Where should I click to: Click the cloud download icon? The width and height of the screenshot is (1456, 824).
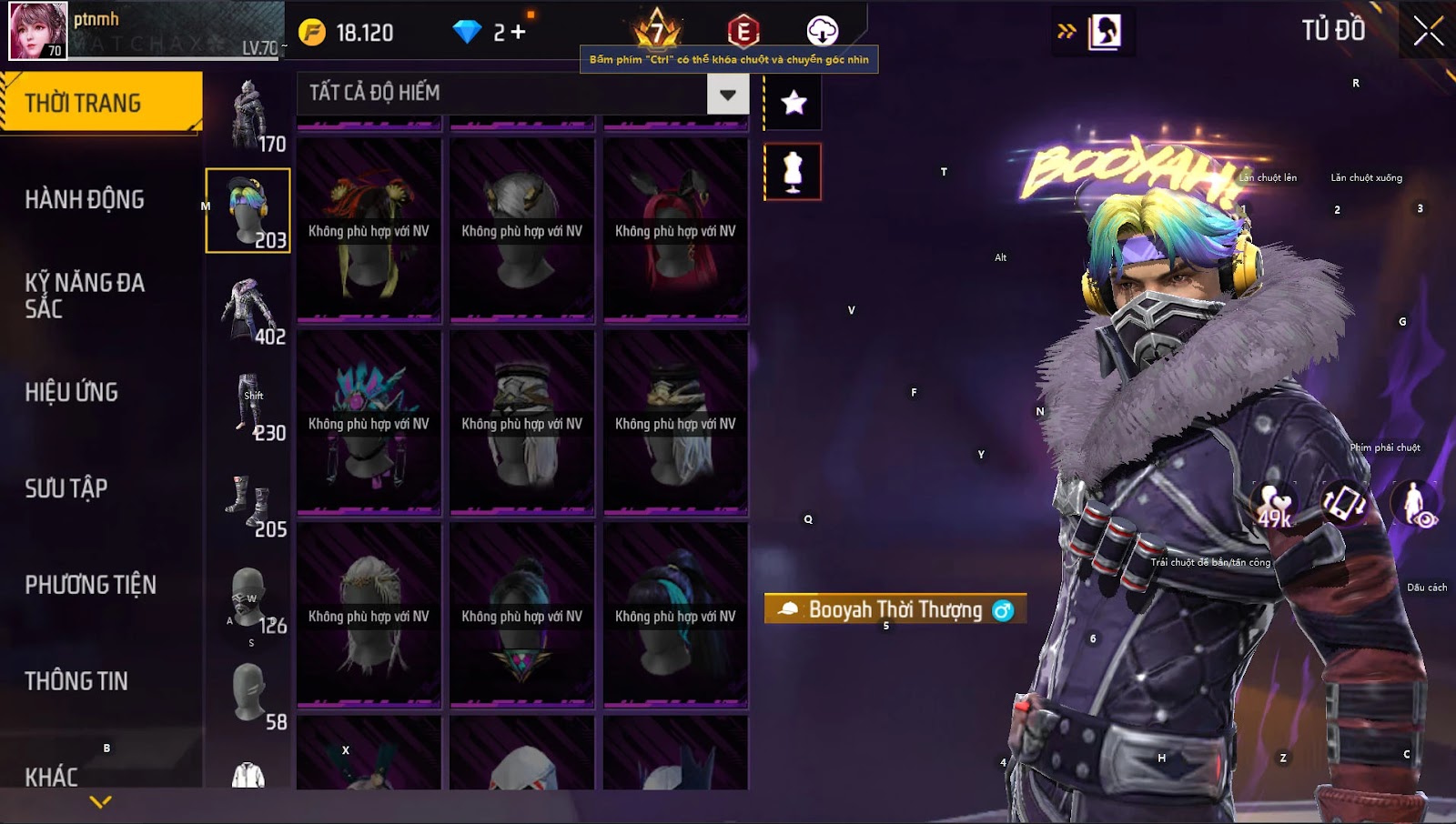tap(822, 31)
